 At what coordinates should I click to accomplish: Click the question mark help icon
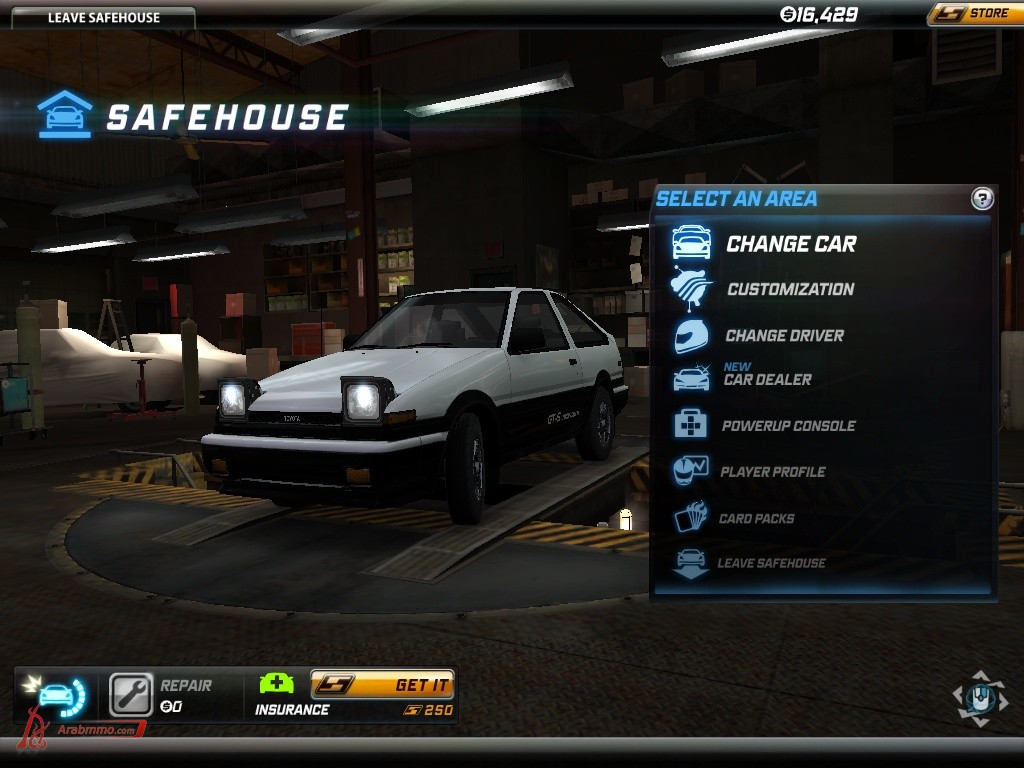982,199
